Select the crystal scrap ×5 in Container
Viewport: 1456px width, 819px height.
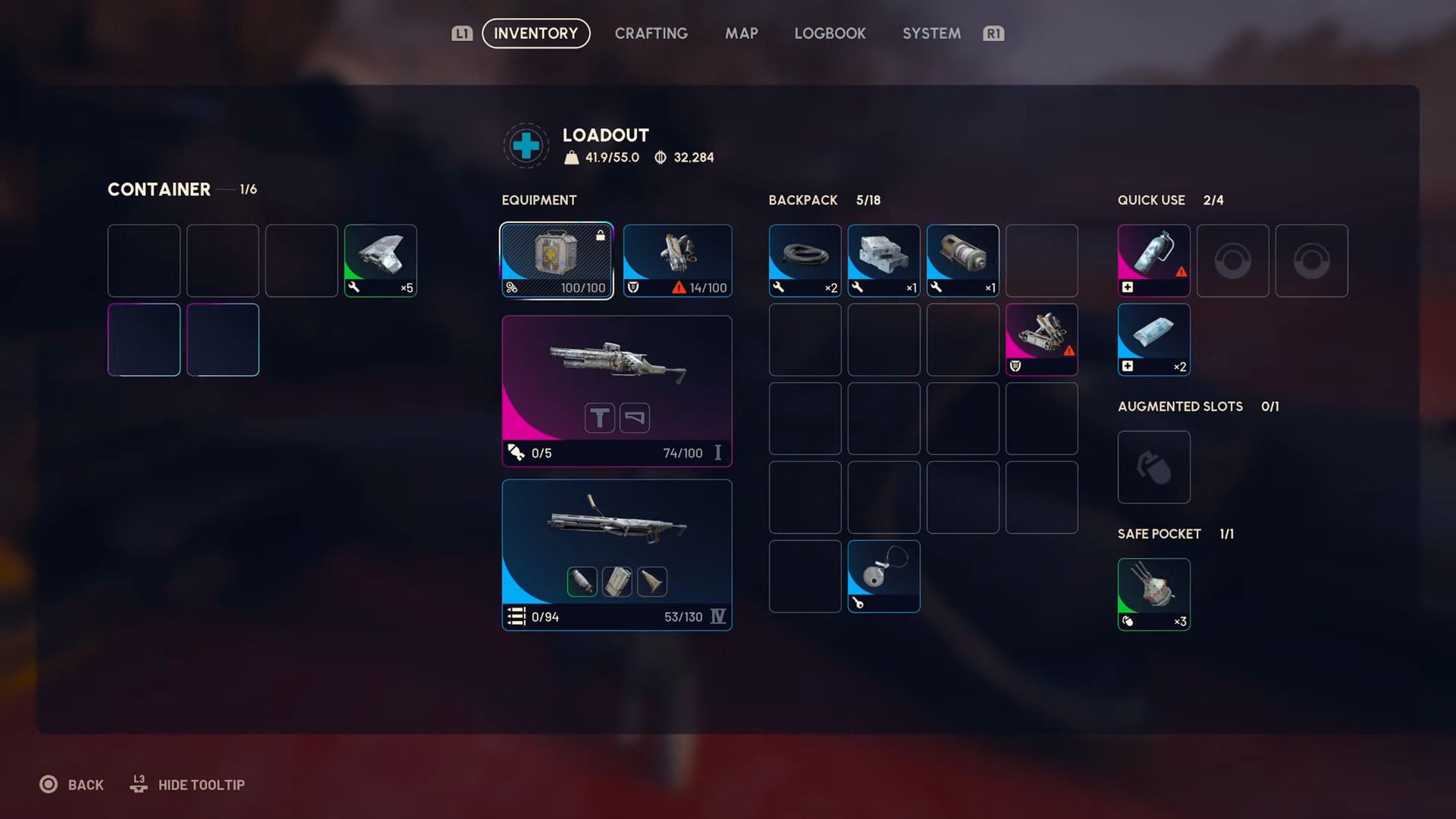(380, 260)
